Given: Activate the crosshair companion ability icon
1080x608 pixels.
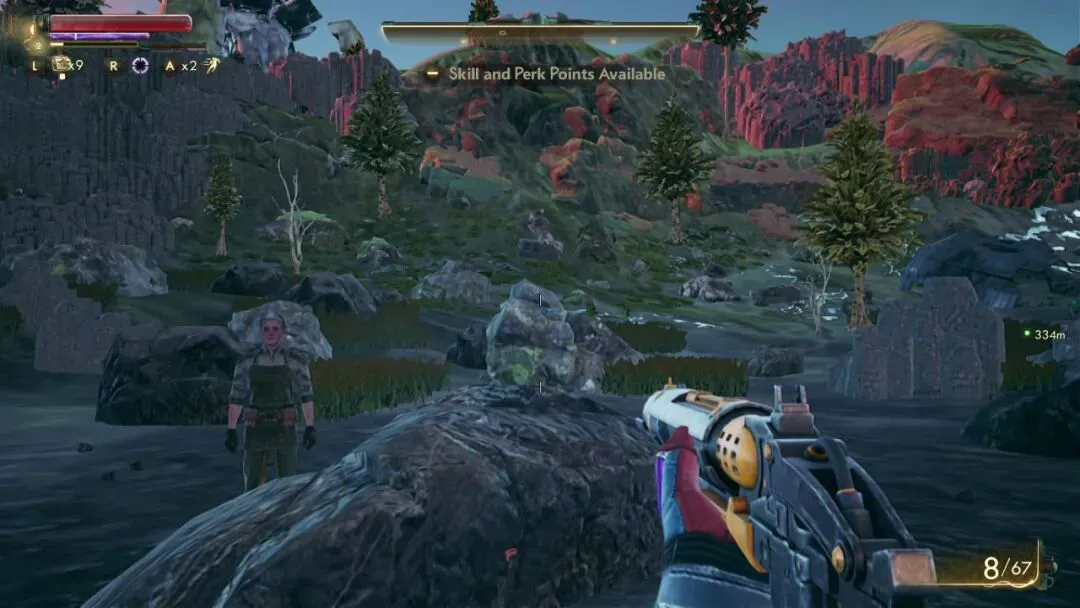Looking at the screenshot, I should (x=140, y=66).
